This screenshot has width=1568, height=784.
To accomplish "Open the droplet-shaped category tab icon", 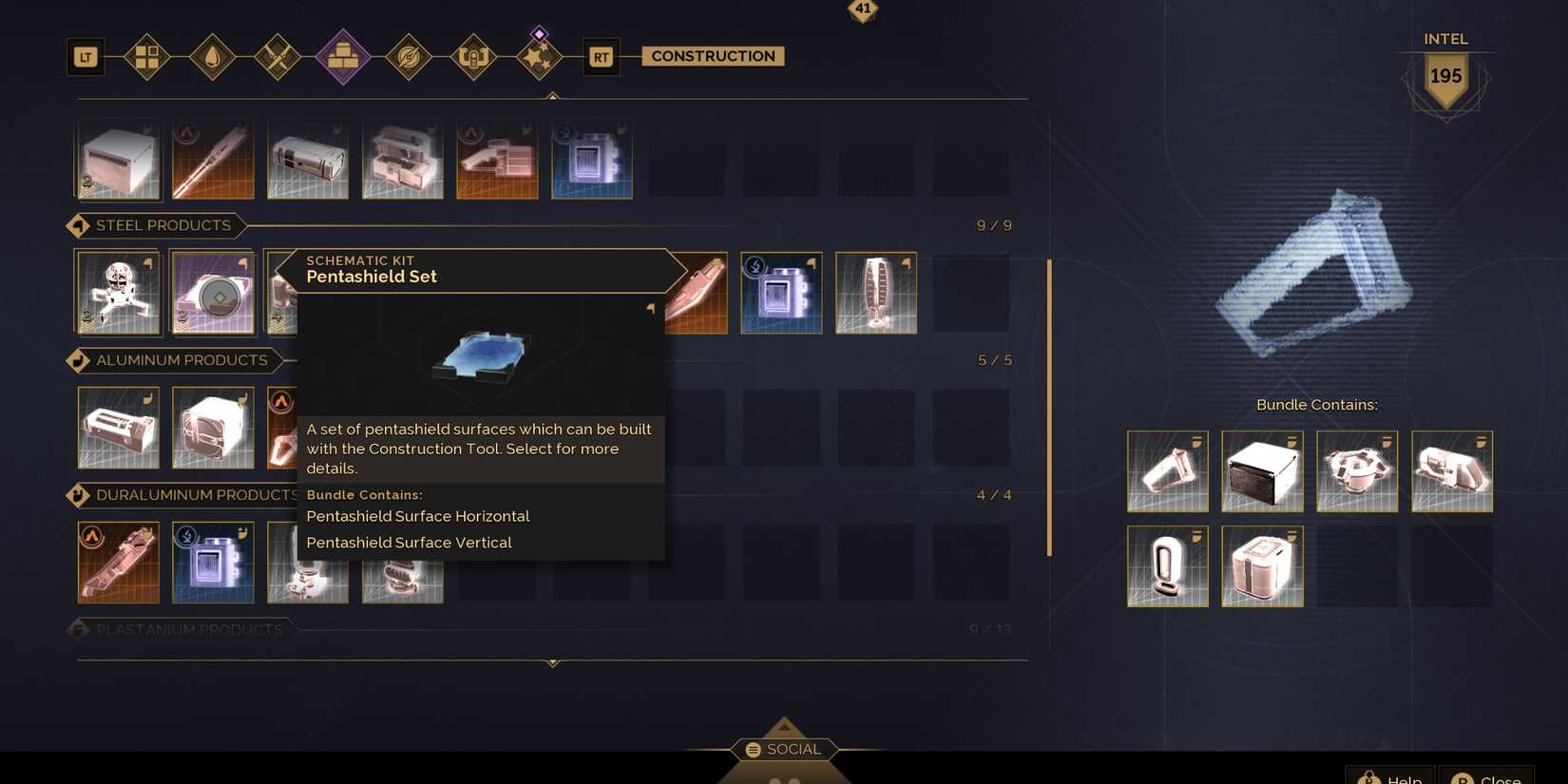I will 213,56.
